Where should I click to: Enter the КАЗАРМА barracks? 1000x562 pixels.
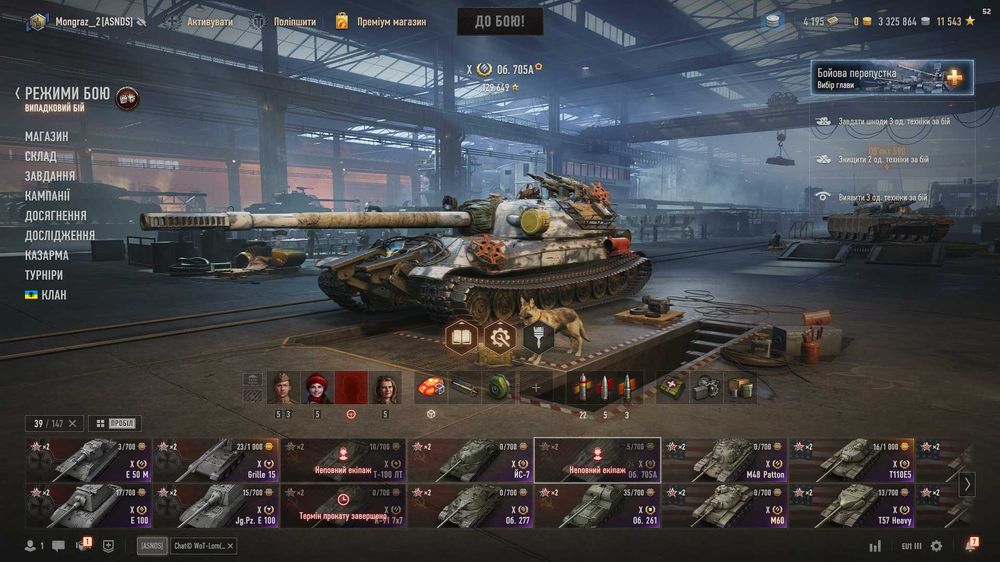coord(46,255)
